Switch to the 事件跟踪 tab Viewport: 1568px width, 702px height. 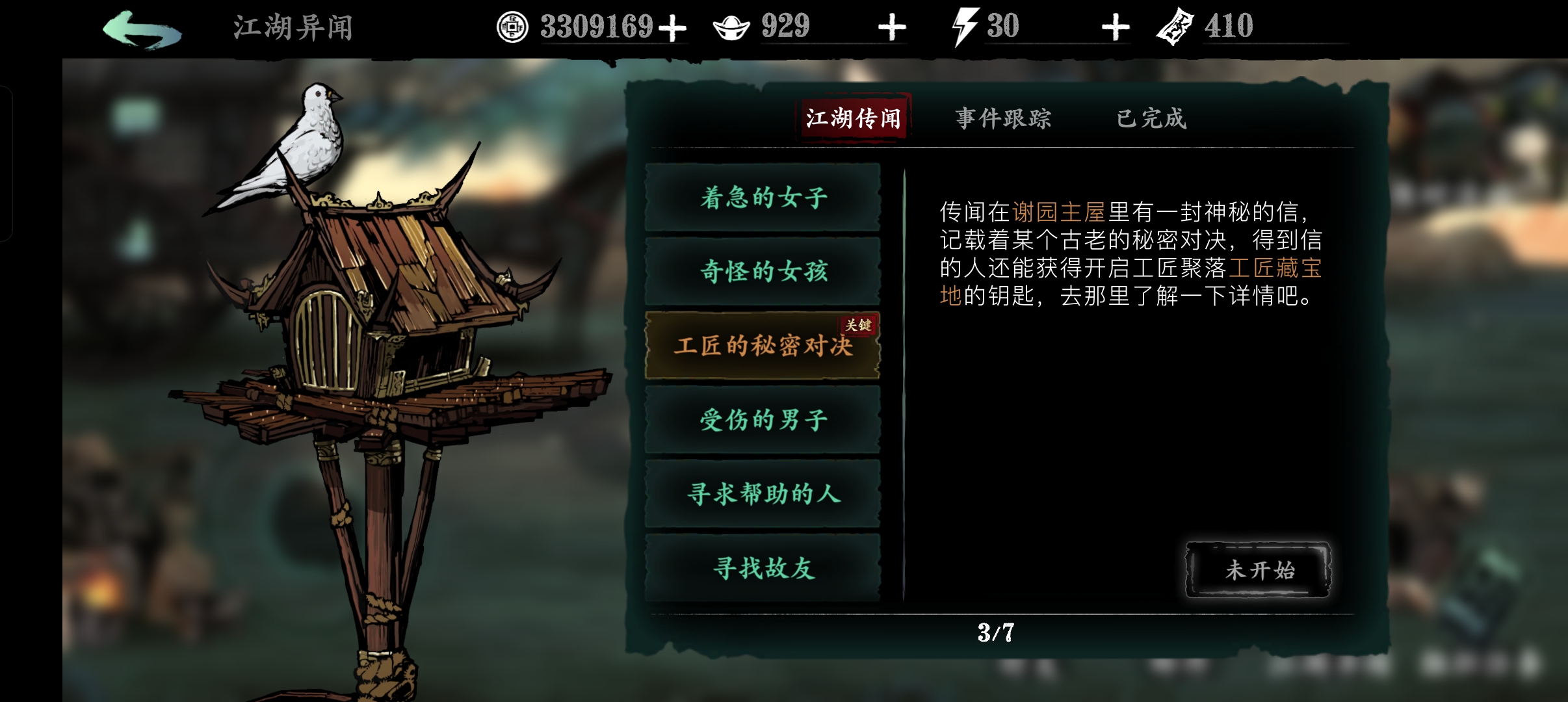1002,118
